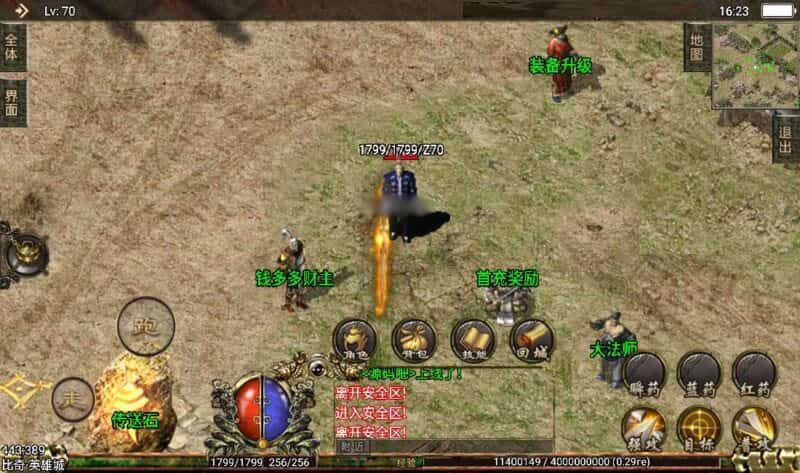The height and width of the screenshot is (473, 800).
Task: Switch to 走 walk mode
Action: click(x=73, y=399)
